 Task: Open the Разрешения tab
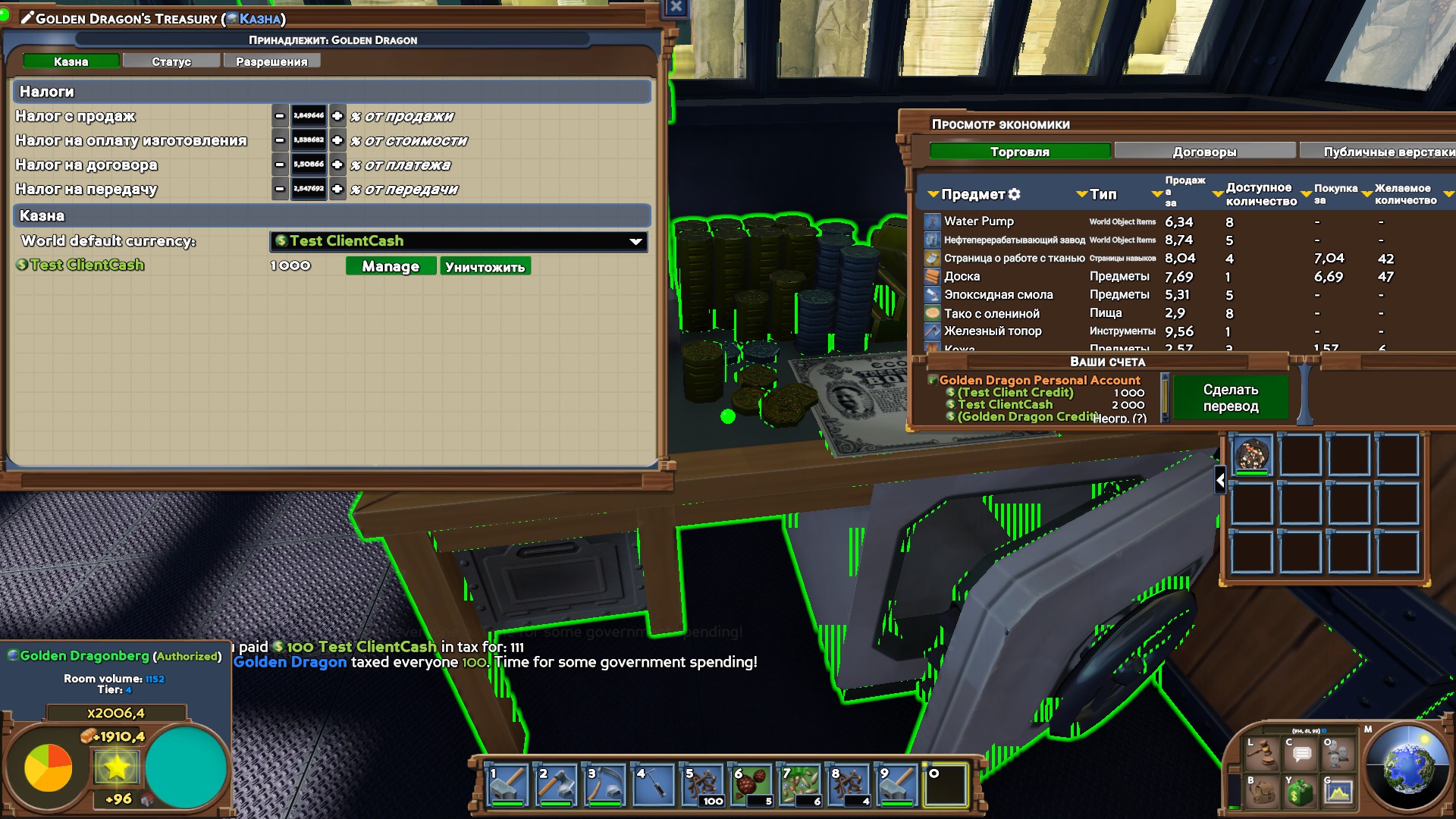click(271, 61)
